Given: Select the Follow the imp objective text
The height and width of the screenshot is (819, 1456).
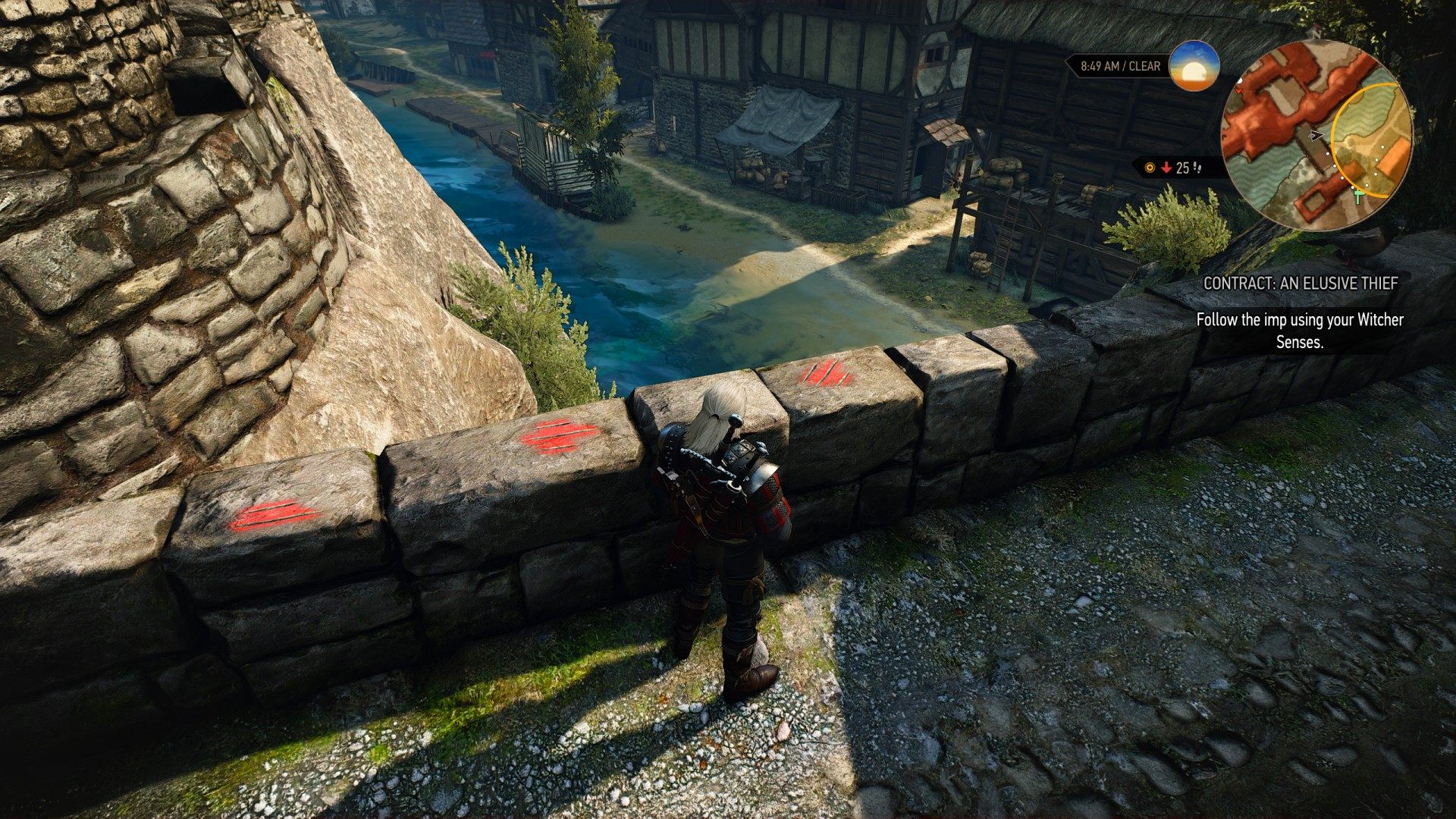Looking at the screenshot, I should (1299, 331).
